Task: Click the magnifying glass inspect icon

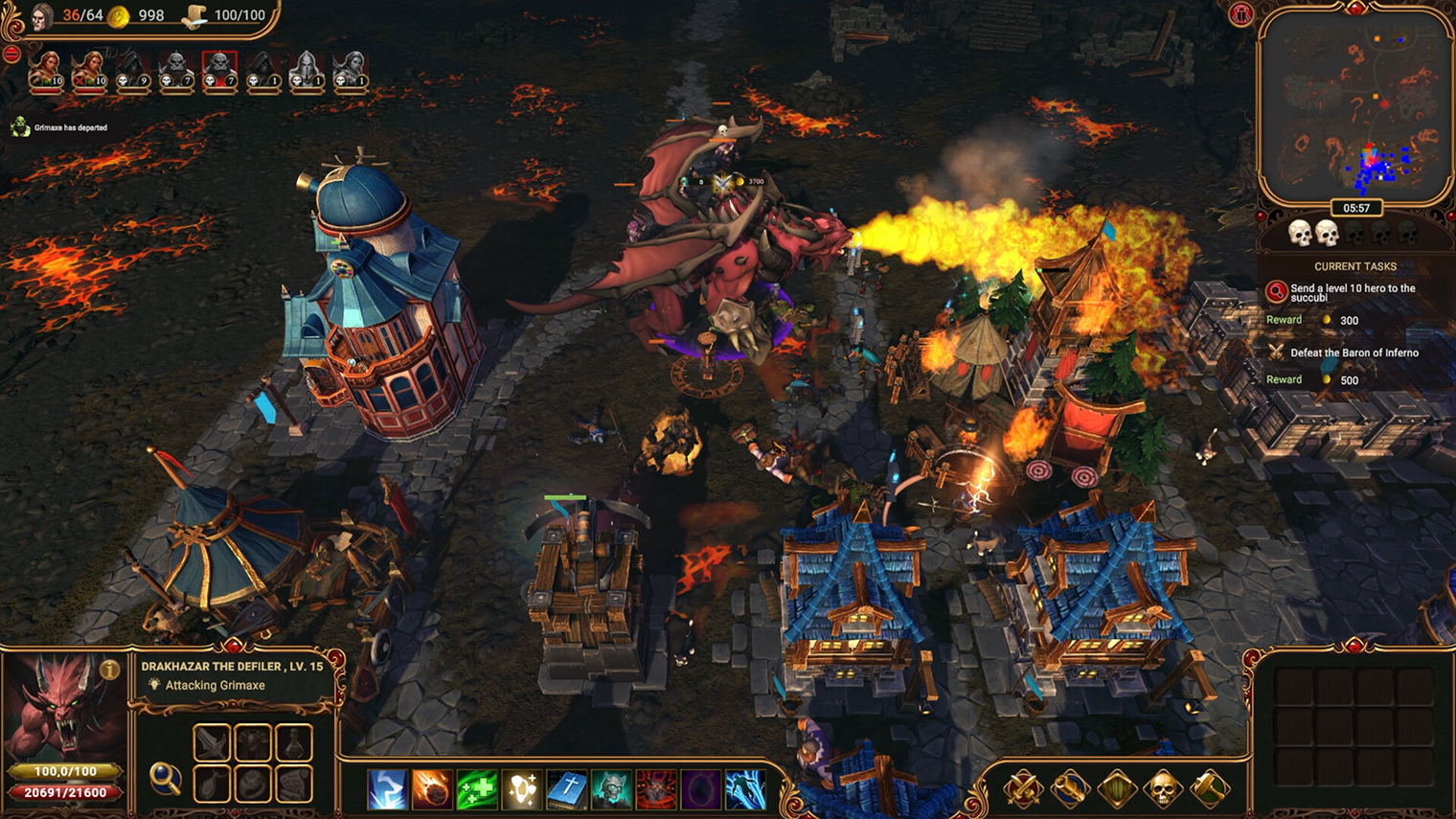Action: click(x=165, y=778)
